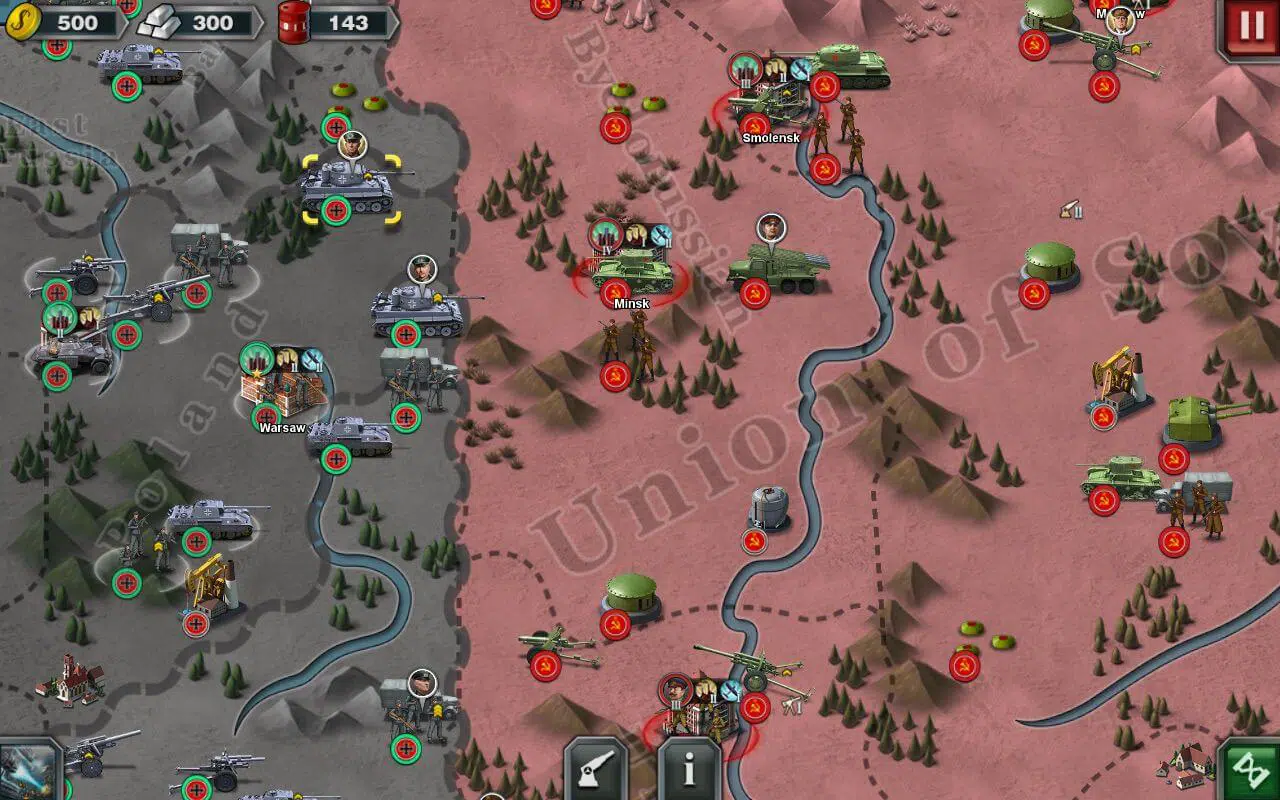This screenshot has height=800, width=1280.
Task: Open the info panel button
Action: click(689, 771)
